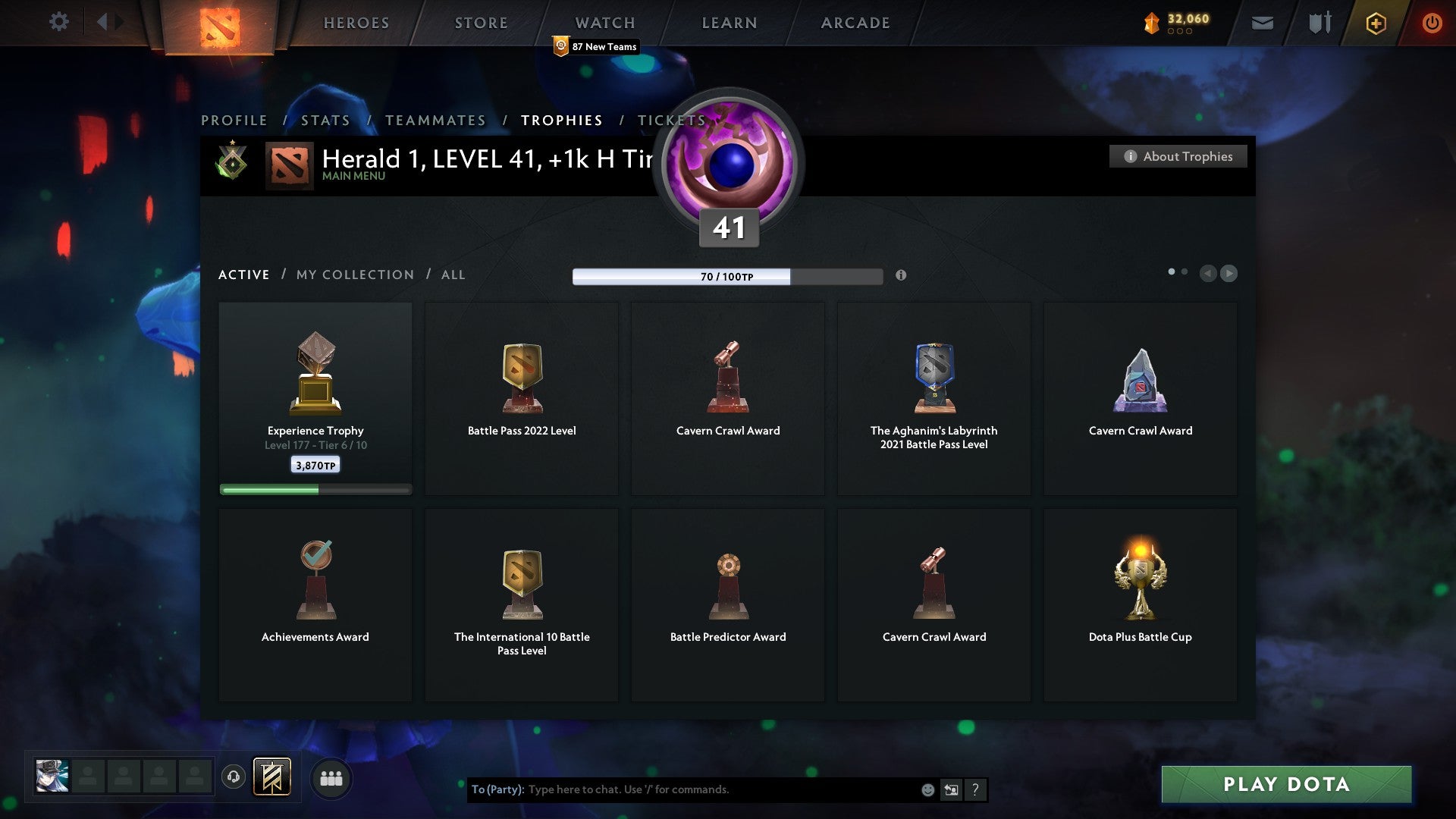1456x819 pixels.
Task: Open the chat help question mark
Action: (975, 789)
